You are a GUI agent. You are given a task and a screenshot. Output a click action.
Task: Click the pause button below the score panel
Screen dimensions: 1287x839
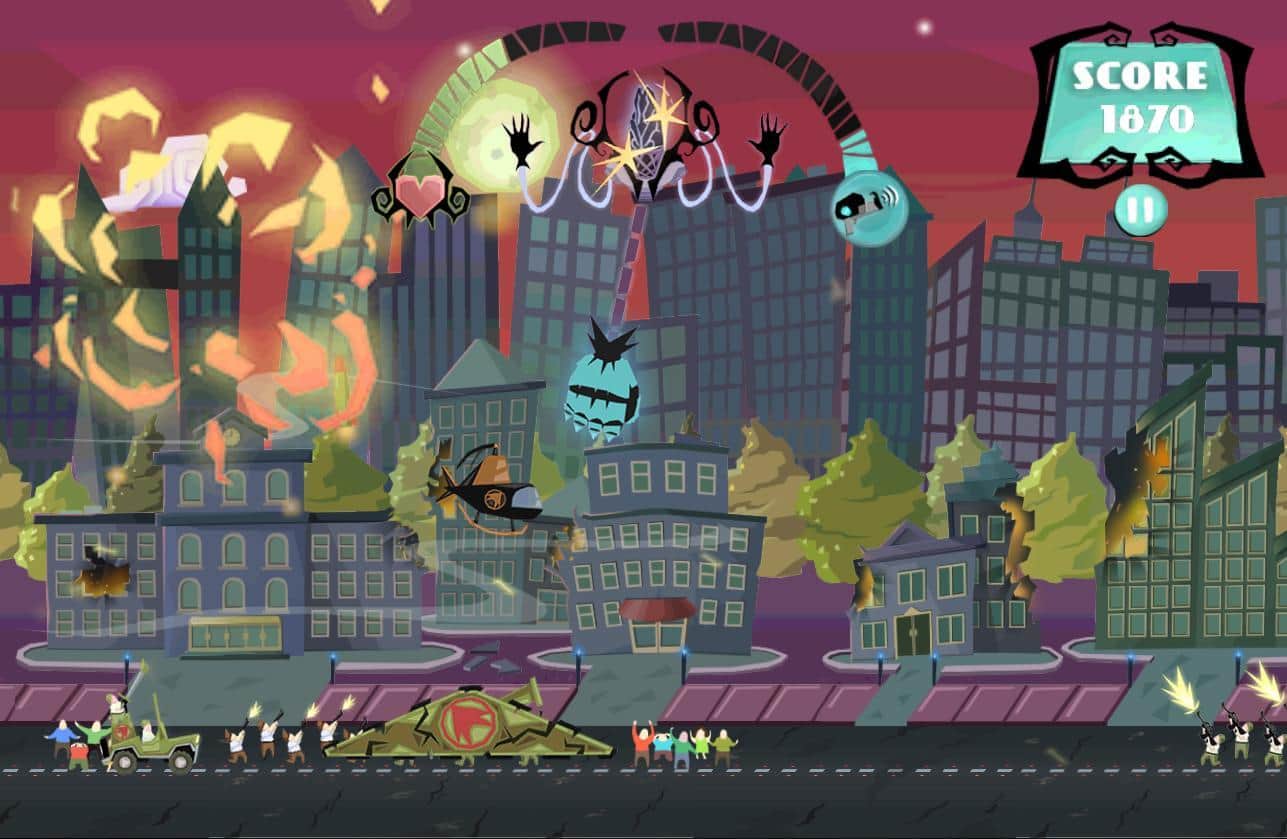pos(1140,211)
